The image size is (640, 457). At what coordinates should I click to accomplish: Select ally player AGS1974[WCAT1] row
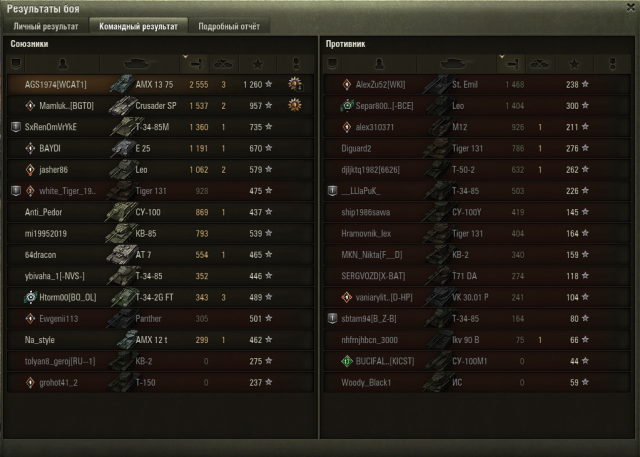pyautogui.click(x=160, y=85)
